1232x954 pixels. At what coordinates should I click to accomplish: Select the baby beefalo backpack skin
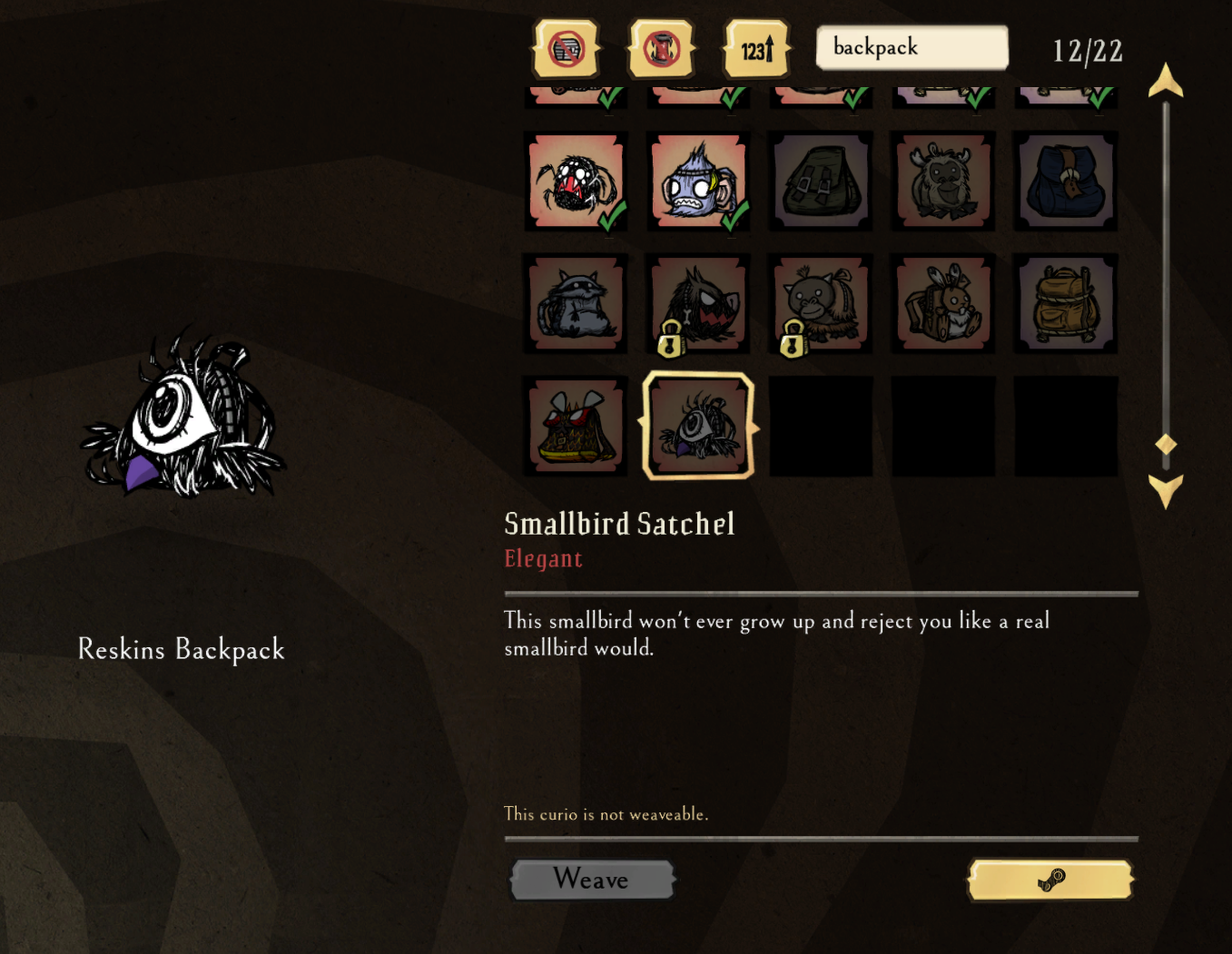942,180
